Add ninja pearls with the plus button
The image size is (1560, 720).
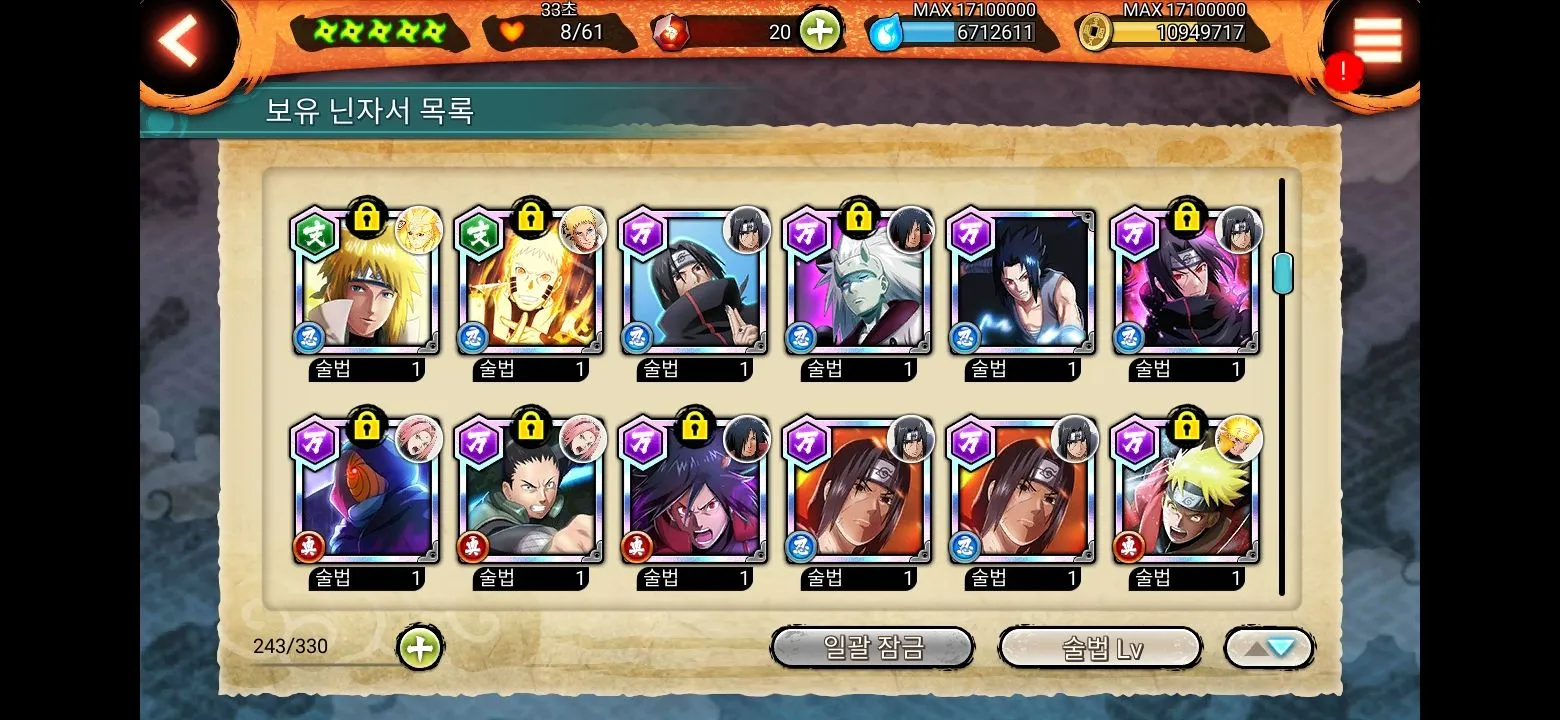pyautogui.click(x=819, y=32)
